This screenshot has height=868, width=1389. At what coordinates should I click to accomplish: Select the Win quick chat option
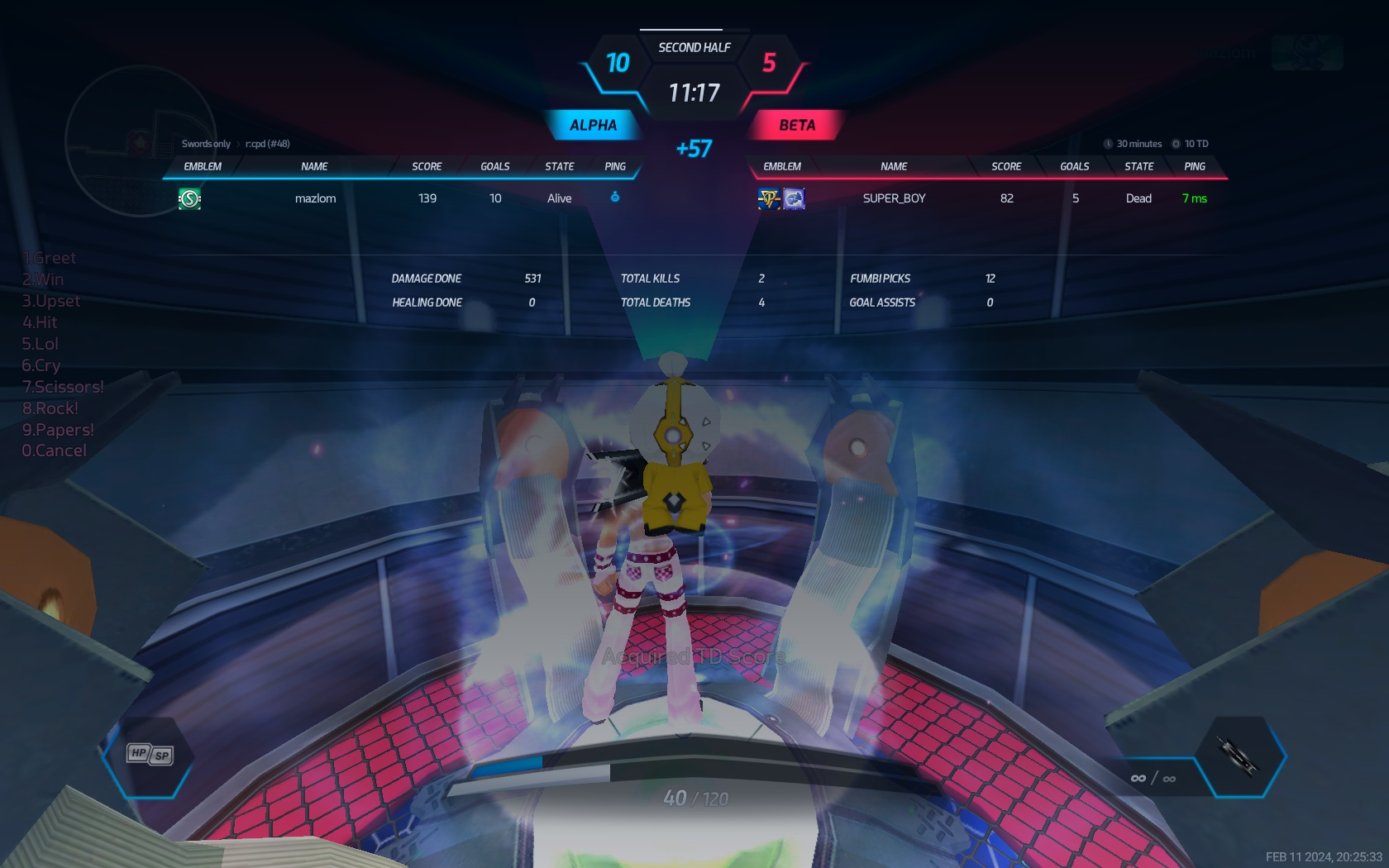[43, 279]
